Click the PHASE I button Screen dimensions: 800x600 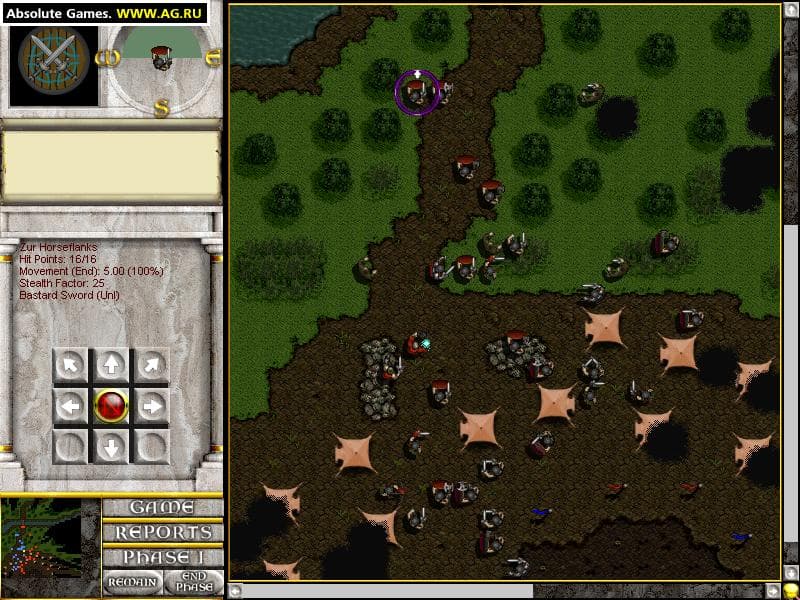[161, 557]
